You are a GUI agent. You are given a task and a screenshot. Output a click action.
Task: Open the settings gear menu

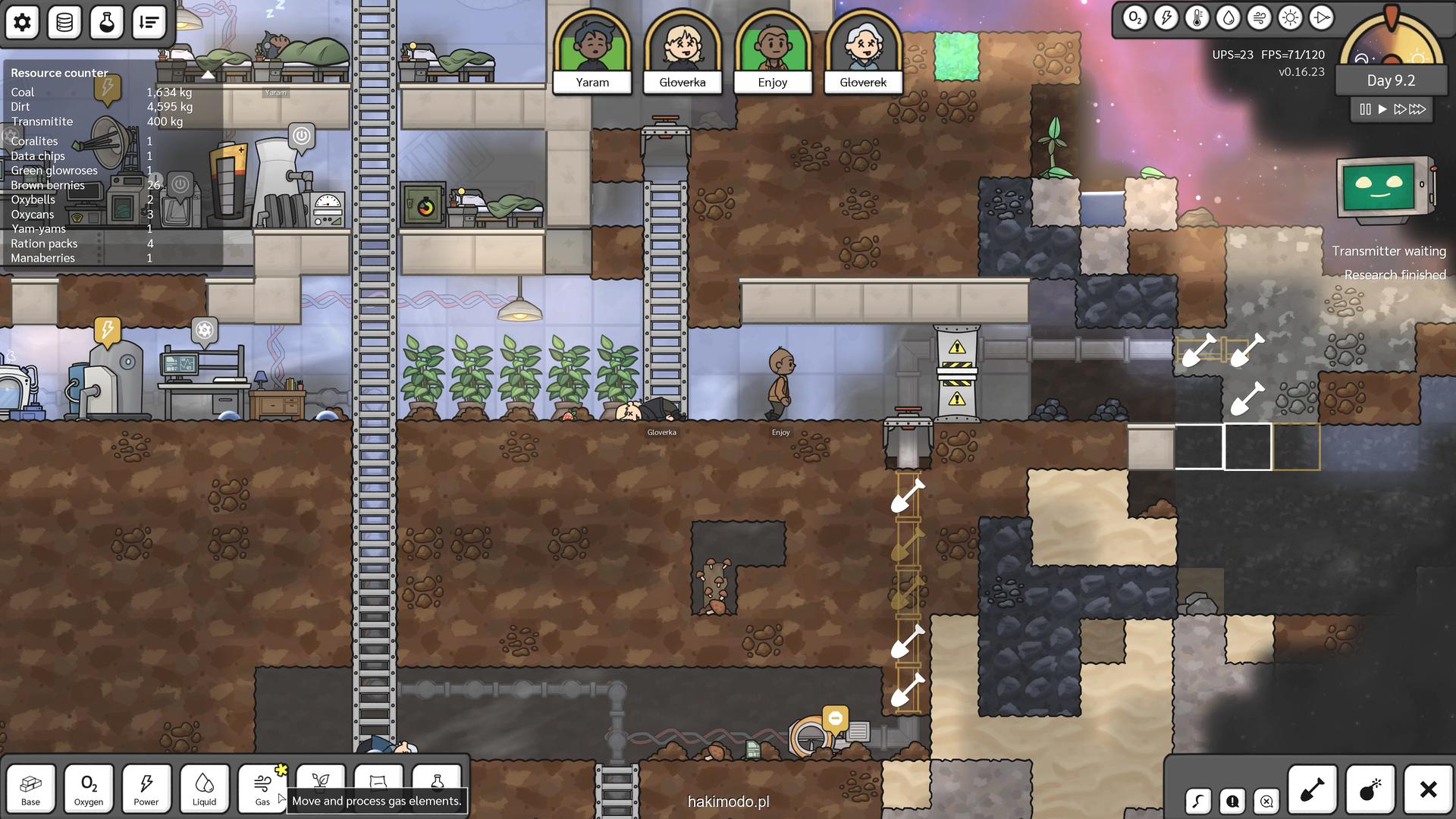[x=22, y=22]
